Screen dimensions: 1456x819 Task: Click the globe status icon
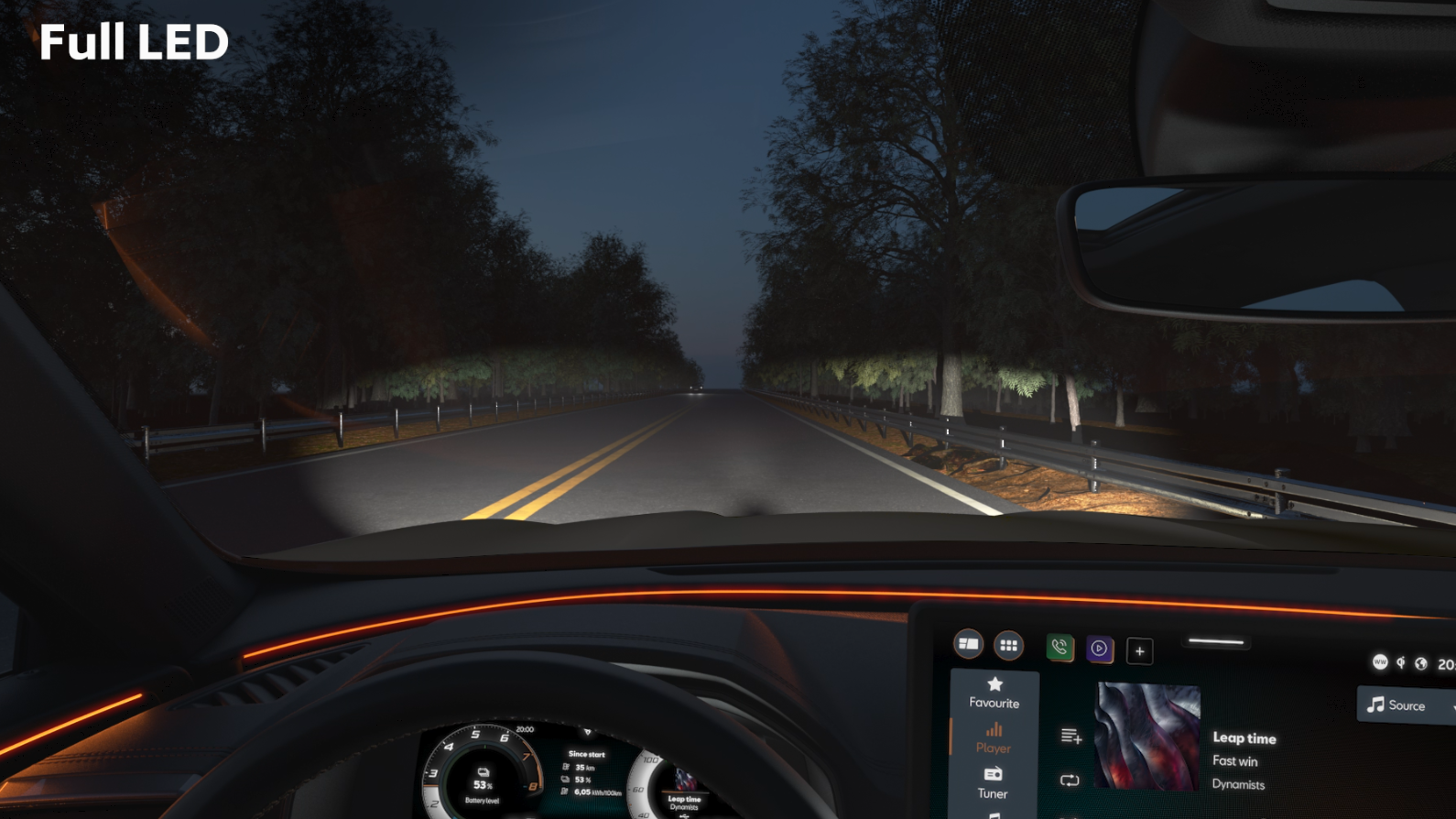(x=1421, y=663)
